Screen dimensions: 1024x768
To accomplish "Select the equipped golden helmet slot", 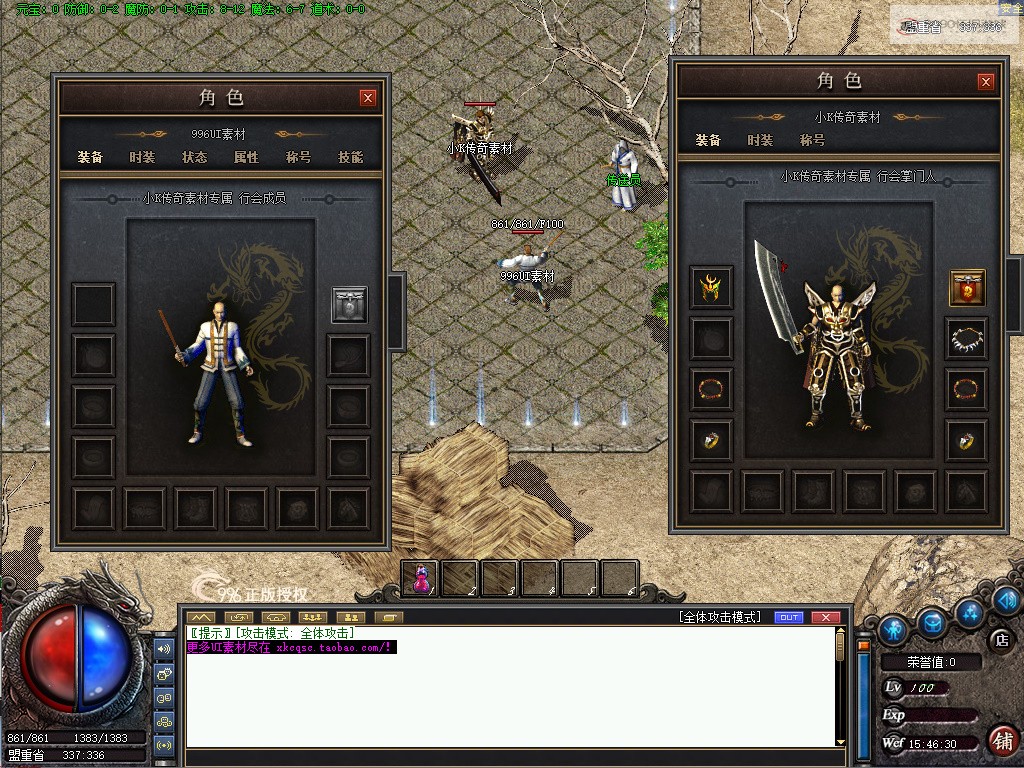I will click(711, 288).
